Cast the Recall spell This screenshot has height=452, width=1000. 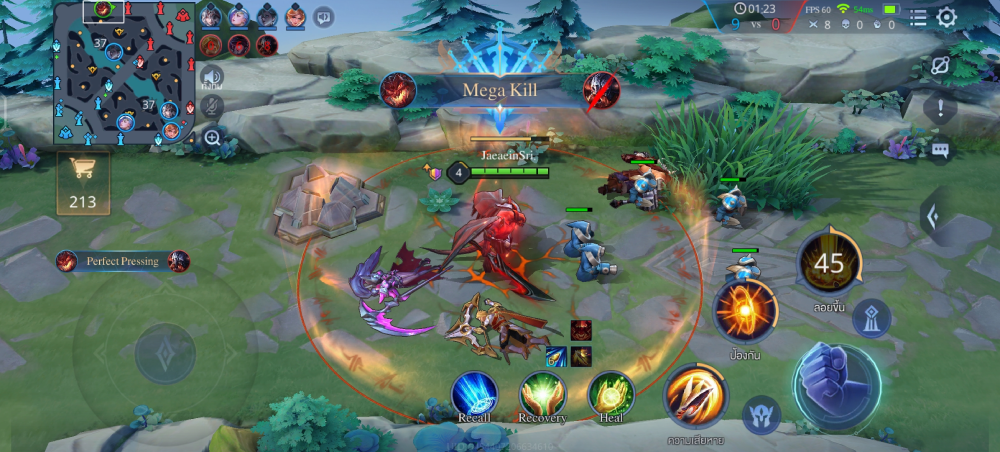[x=474, y=393]
